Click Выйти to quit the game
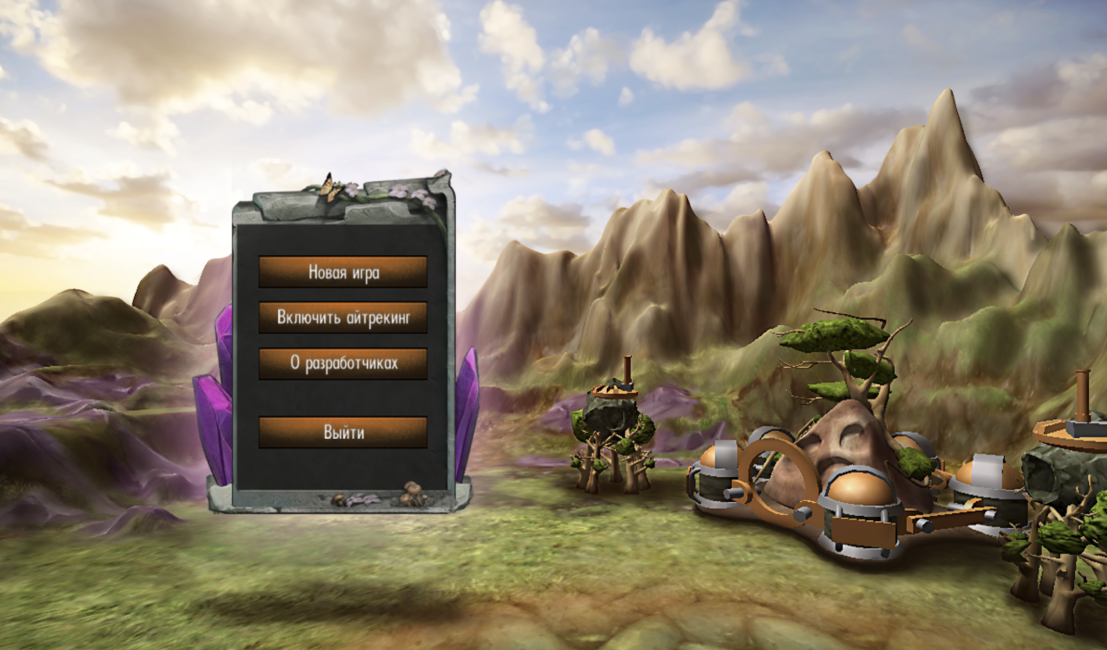Image resolution: width=1107 pixels, height=650 pixels. coord(343,432)
